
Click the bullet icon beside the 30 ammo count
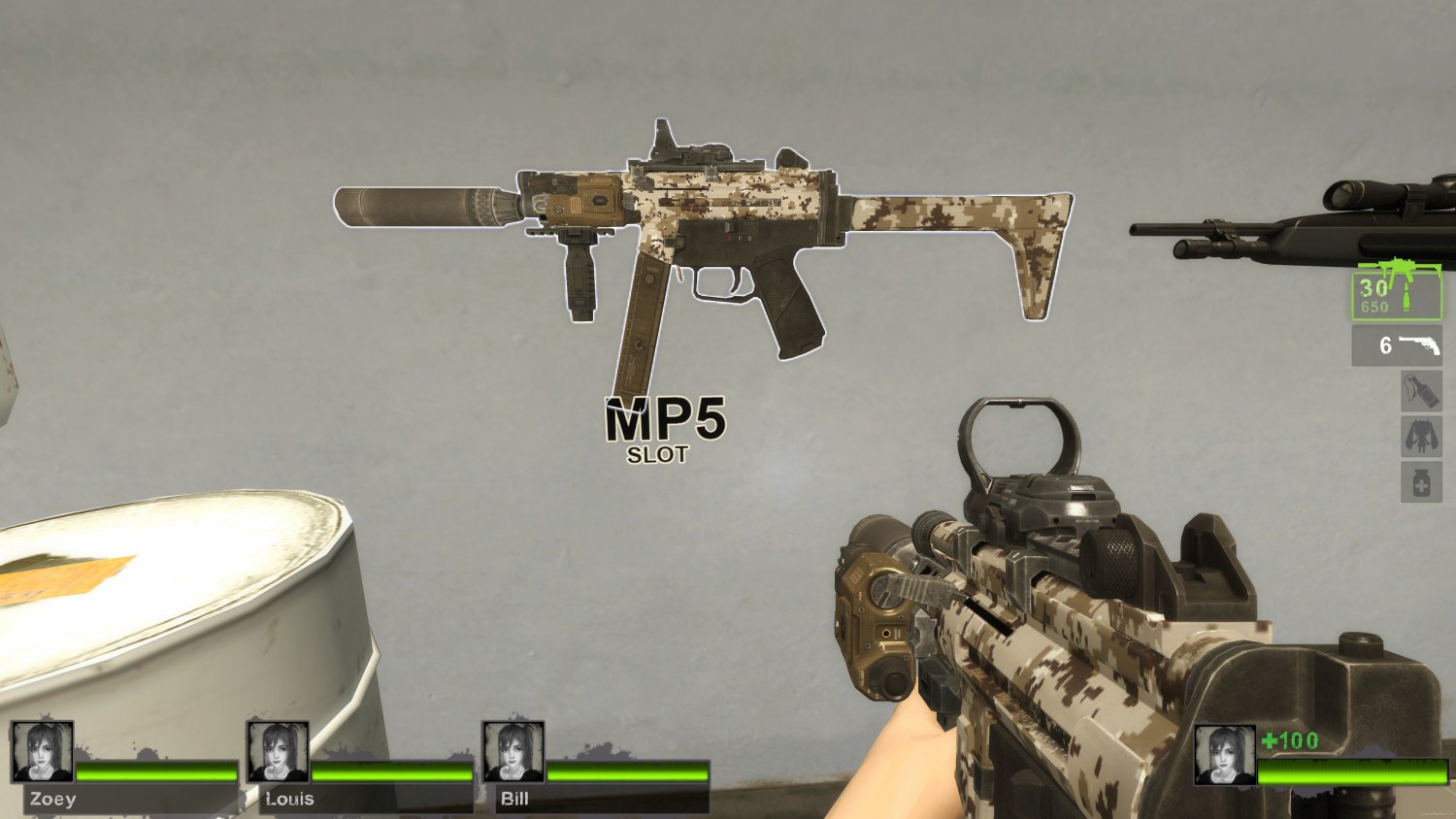click(x=1408, y=296)
